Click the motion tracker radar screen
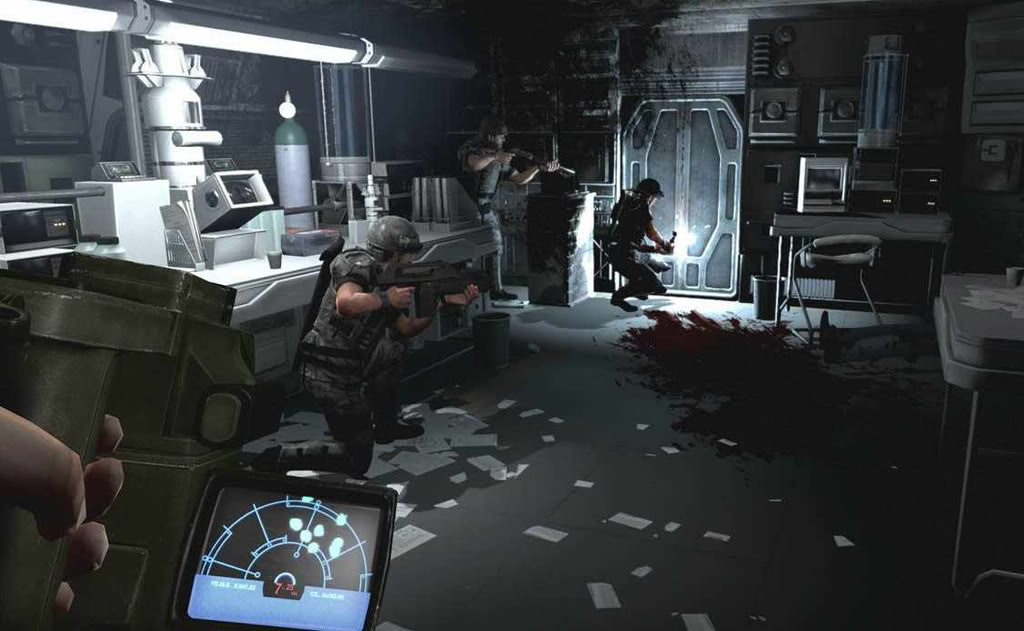 pyautogui.click(x=287, y=550)
